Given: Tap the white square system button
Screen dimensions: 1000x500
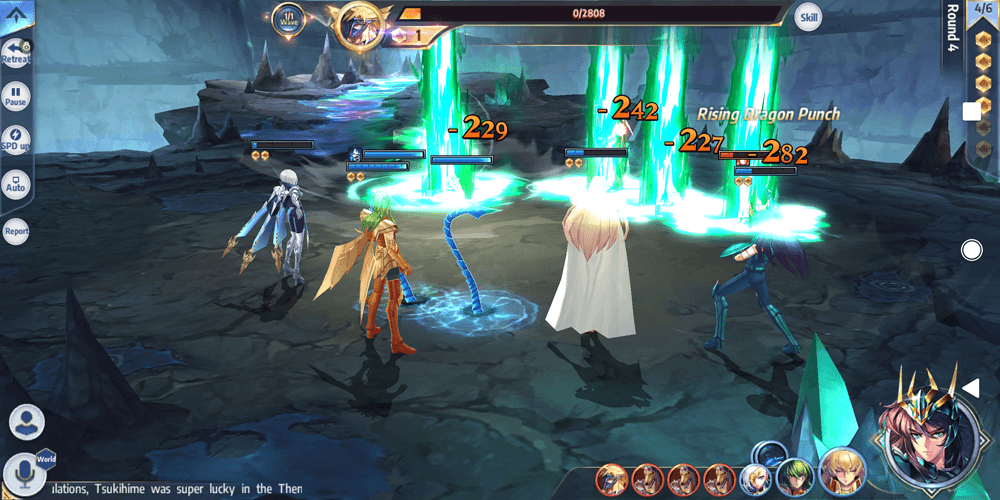Looking at the screenshot, I should click(x=971, y=112).
